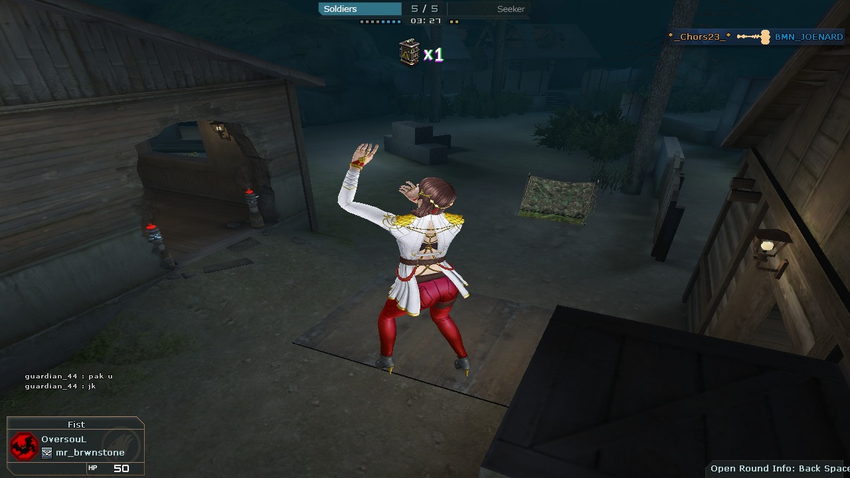The image size is (850, 478).
Task: Click the guardian_44 chat message "pak u"
Action: click(69, 376)
